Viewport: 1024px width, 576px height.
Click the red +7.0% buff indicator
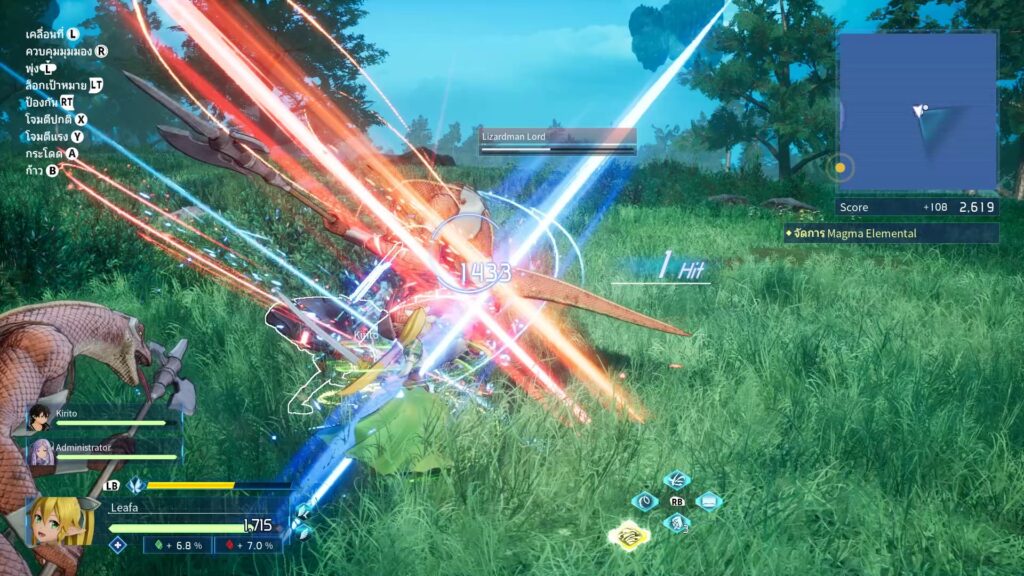(248, 545)
